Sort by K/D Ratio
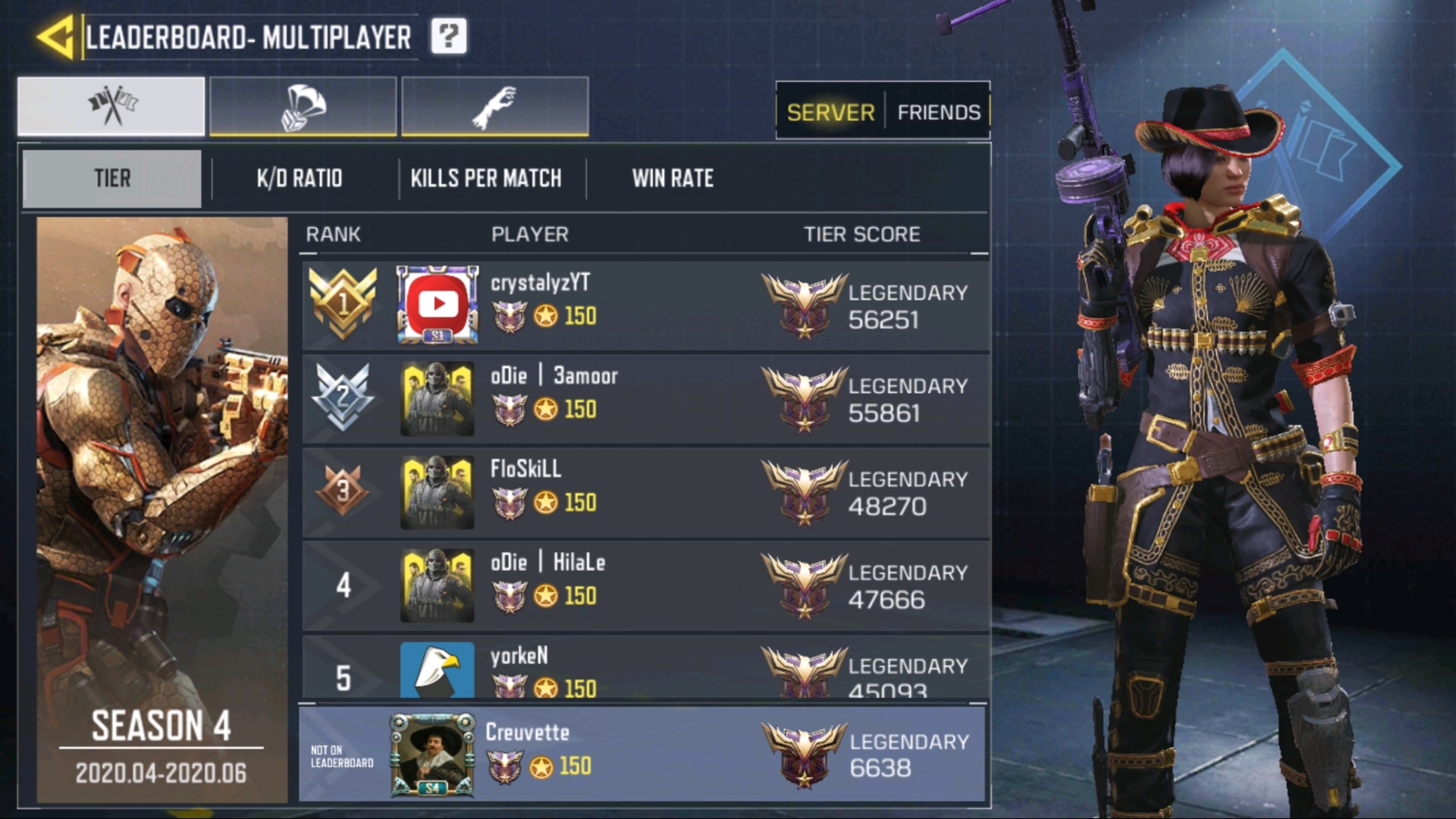This screenshot has height=819, width=1456. click(x=300, y=178)
